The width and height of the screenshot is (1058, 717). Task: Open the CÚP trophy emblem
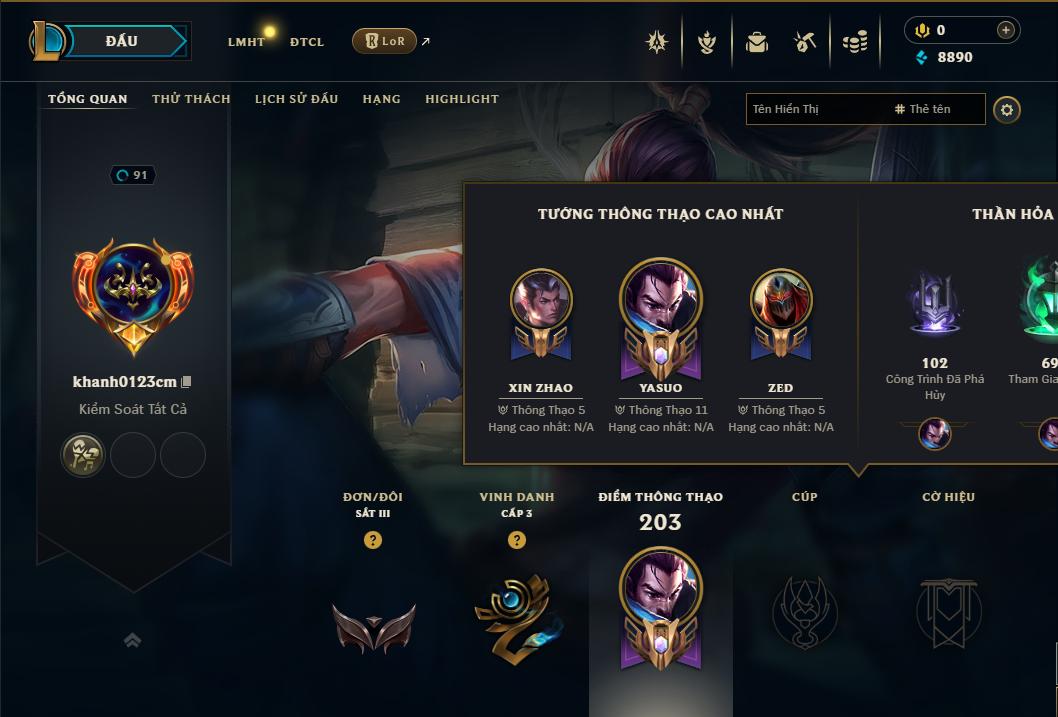click(804, 611)
